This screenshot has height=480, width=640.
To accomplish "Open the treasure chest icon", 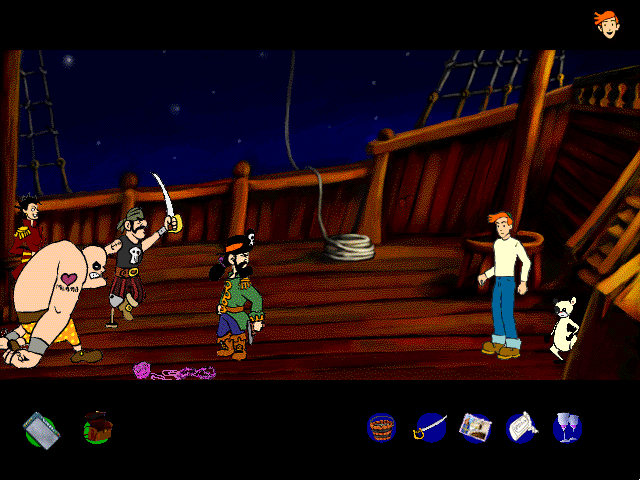I will click(x=97, y=427).
